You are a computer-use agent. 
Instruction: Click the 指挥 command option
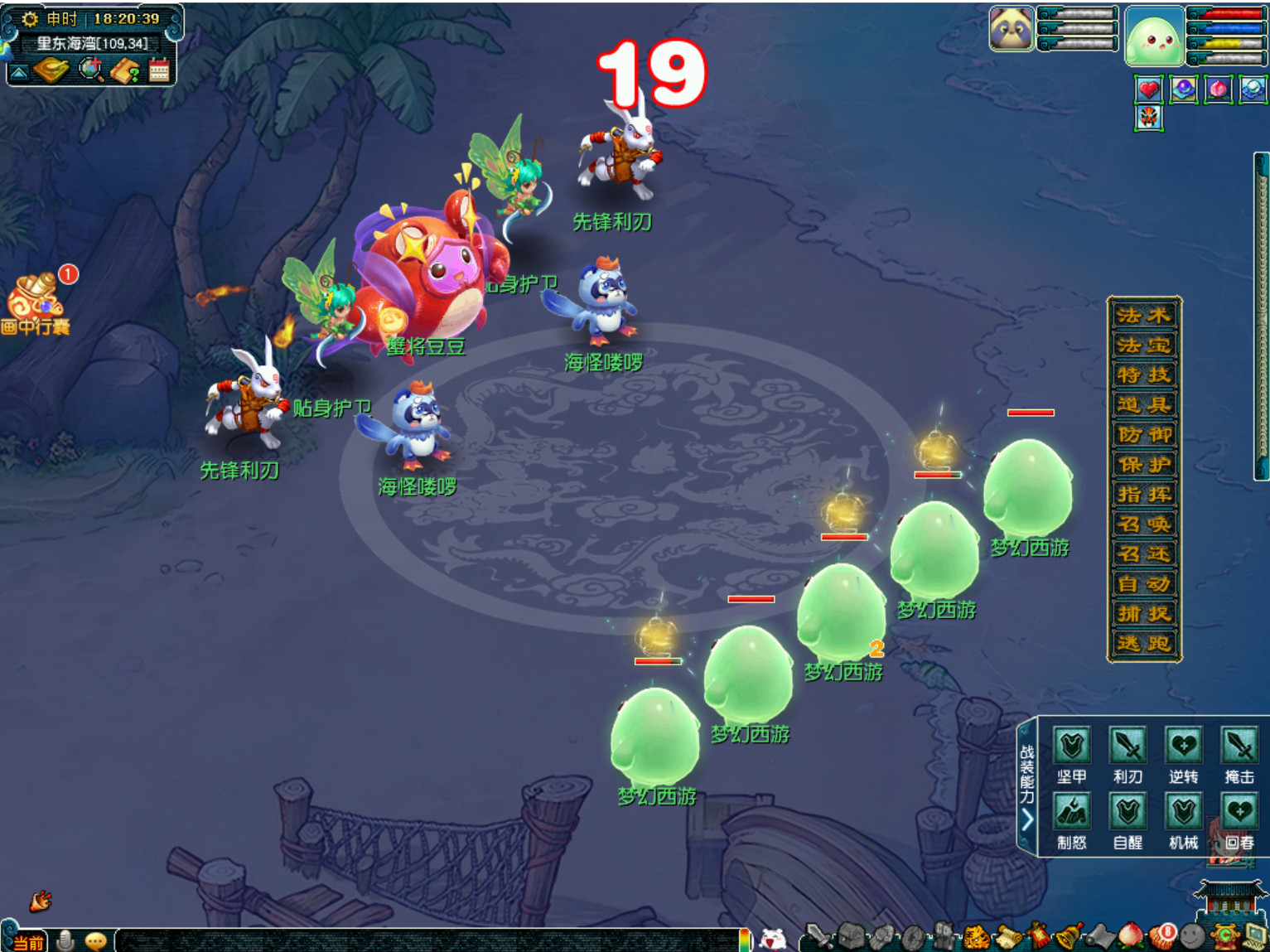click(1144, 494)
